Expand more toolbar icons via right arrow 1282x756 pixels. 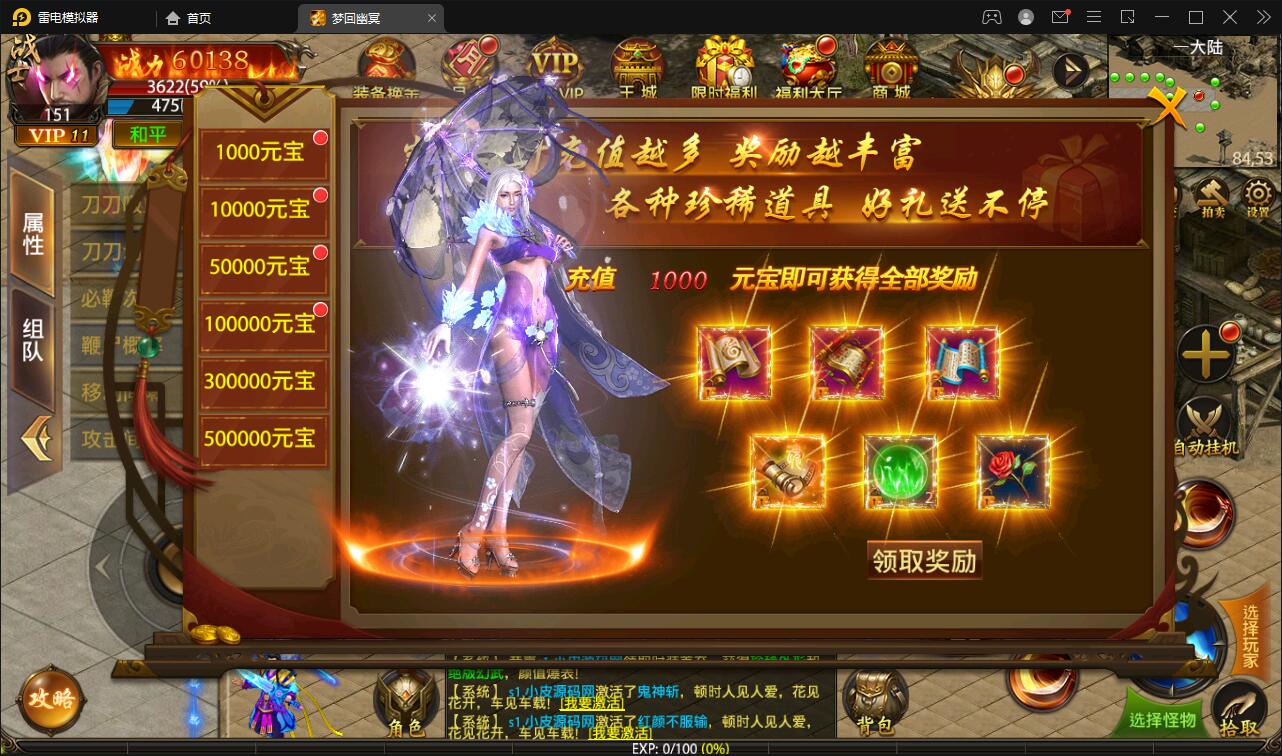tap(1072, 70)
